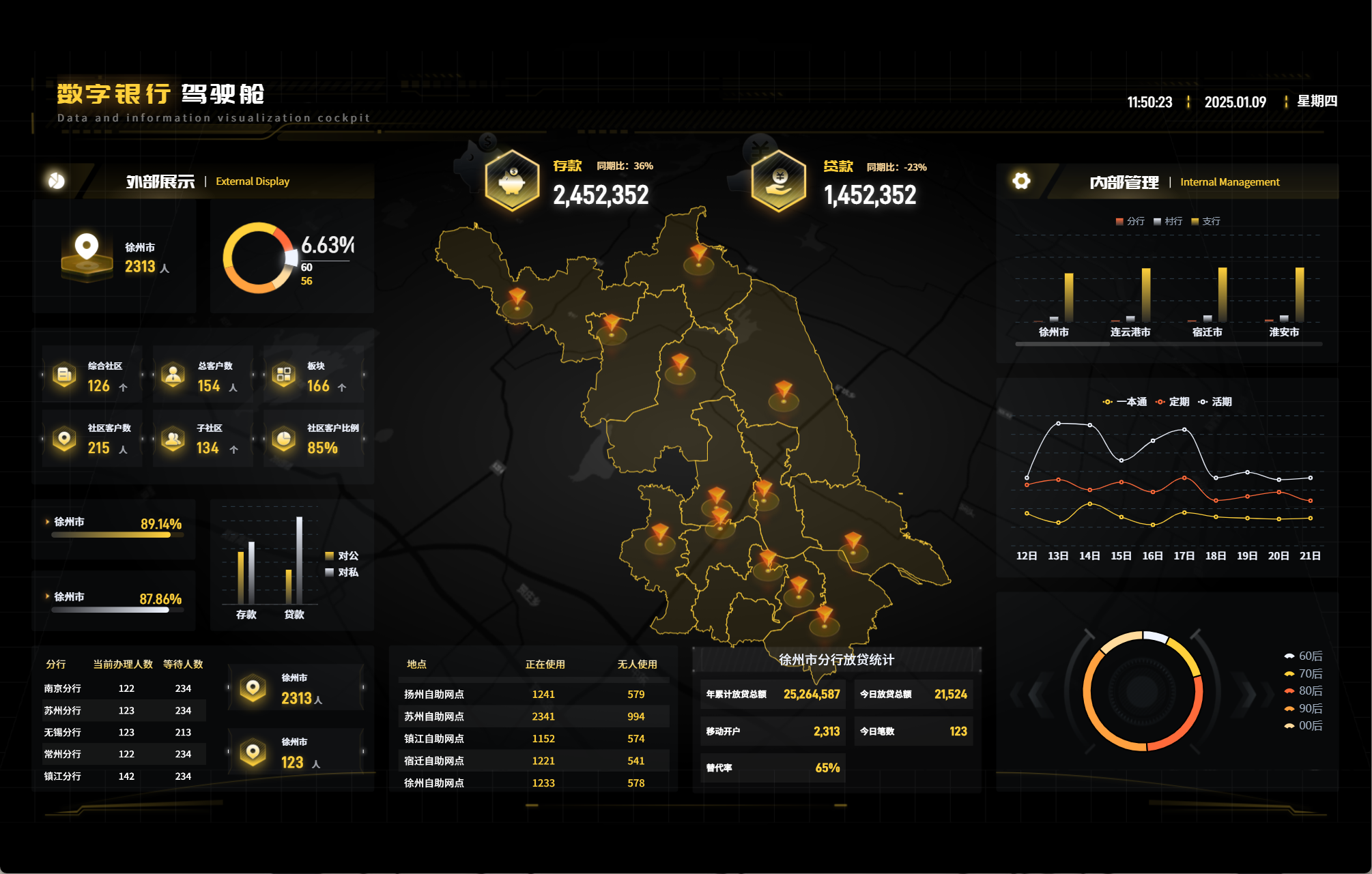The height and width of the screenshot is (874, 1372).
Task: Select the 扬州自助网点 table row
Action: pos(533,695)
